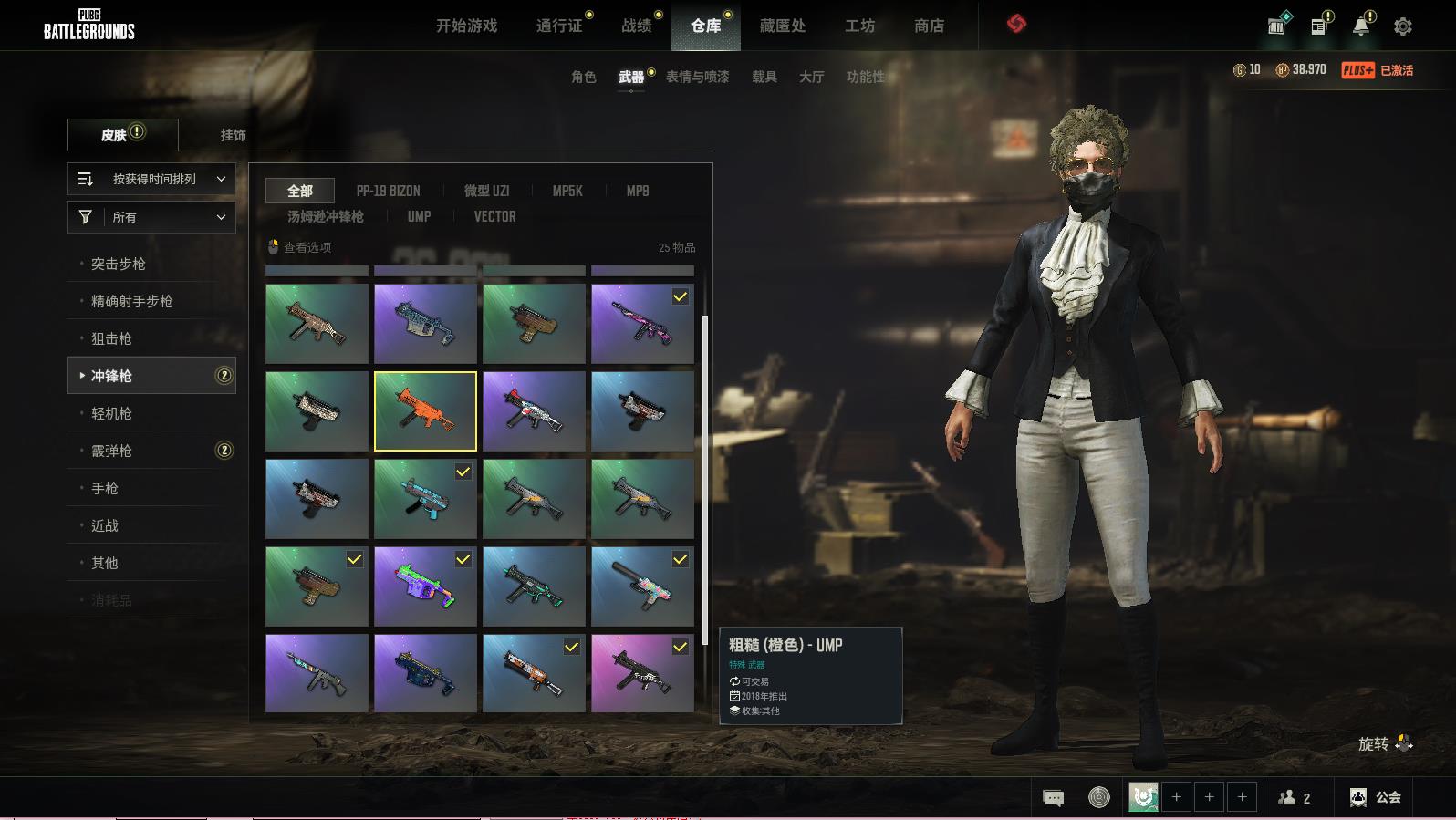Select the purple and green Vector skin

point(425,586)
